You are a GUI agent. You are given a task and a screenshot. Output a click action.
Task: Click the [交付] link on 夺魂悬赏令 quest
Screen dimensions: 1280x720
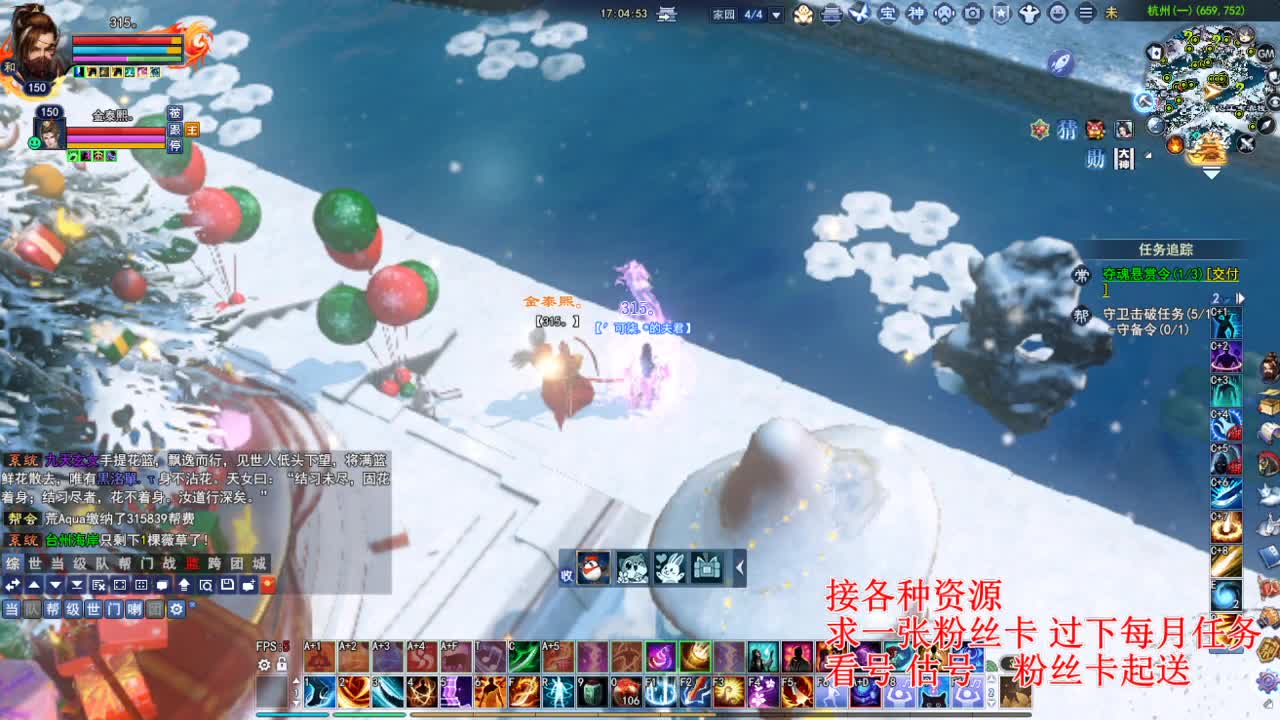[1222, 274]
